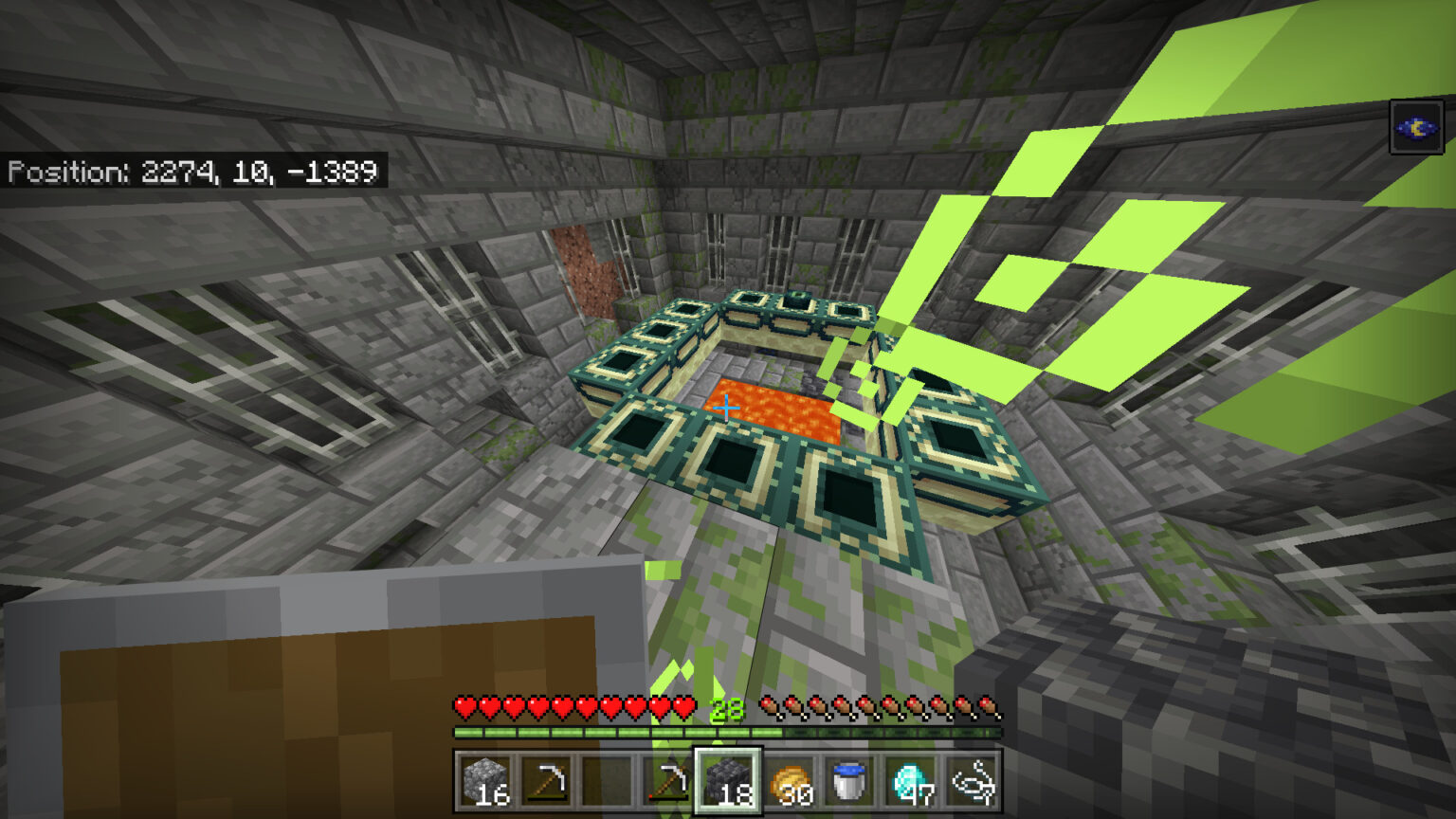Select the pickaxe with the red durability bar
The image size is (1456, 819).
tap(667, 781)
